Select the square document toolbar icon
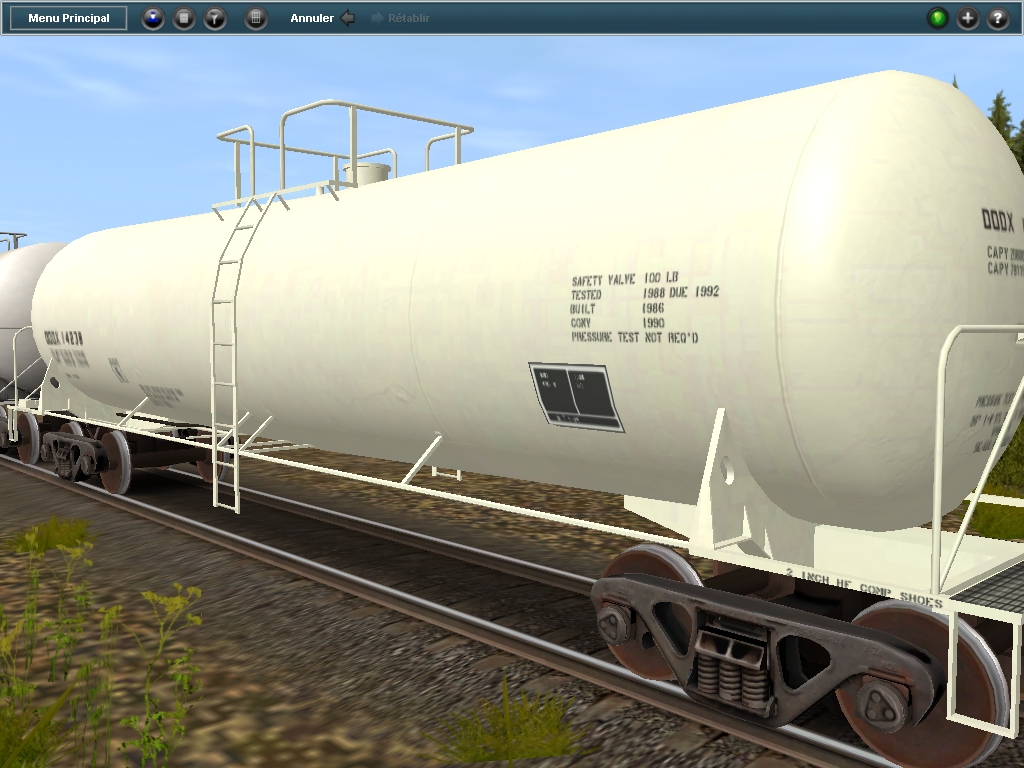Viewport: 1024px width, 768px height. 184,18
